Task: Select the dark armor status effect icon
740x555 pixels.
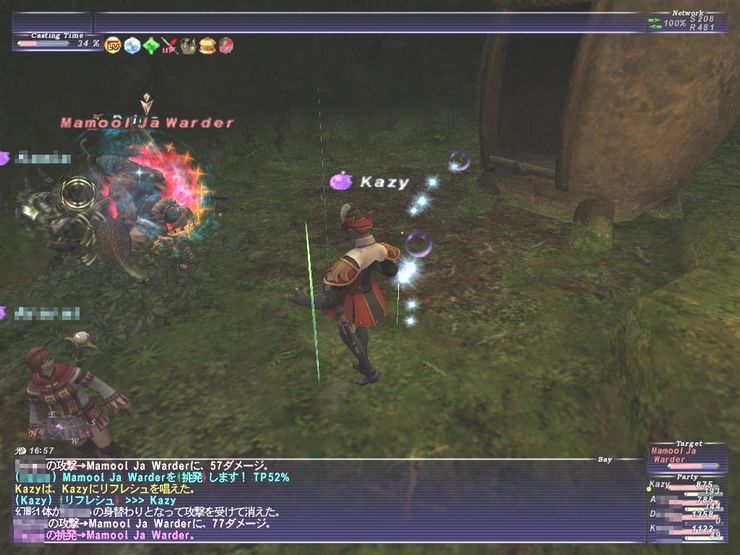Action: (x=188, y=45)
